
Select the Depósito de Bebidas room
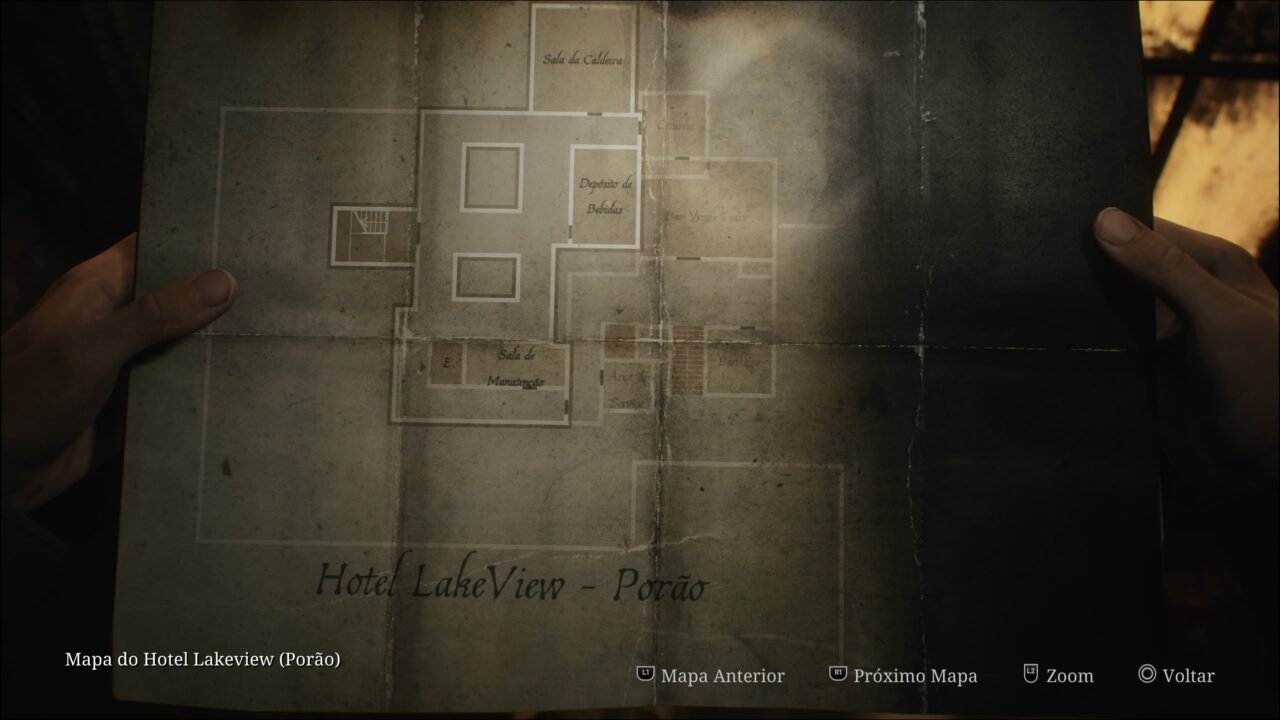tap(604, 195)
